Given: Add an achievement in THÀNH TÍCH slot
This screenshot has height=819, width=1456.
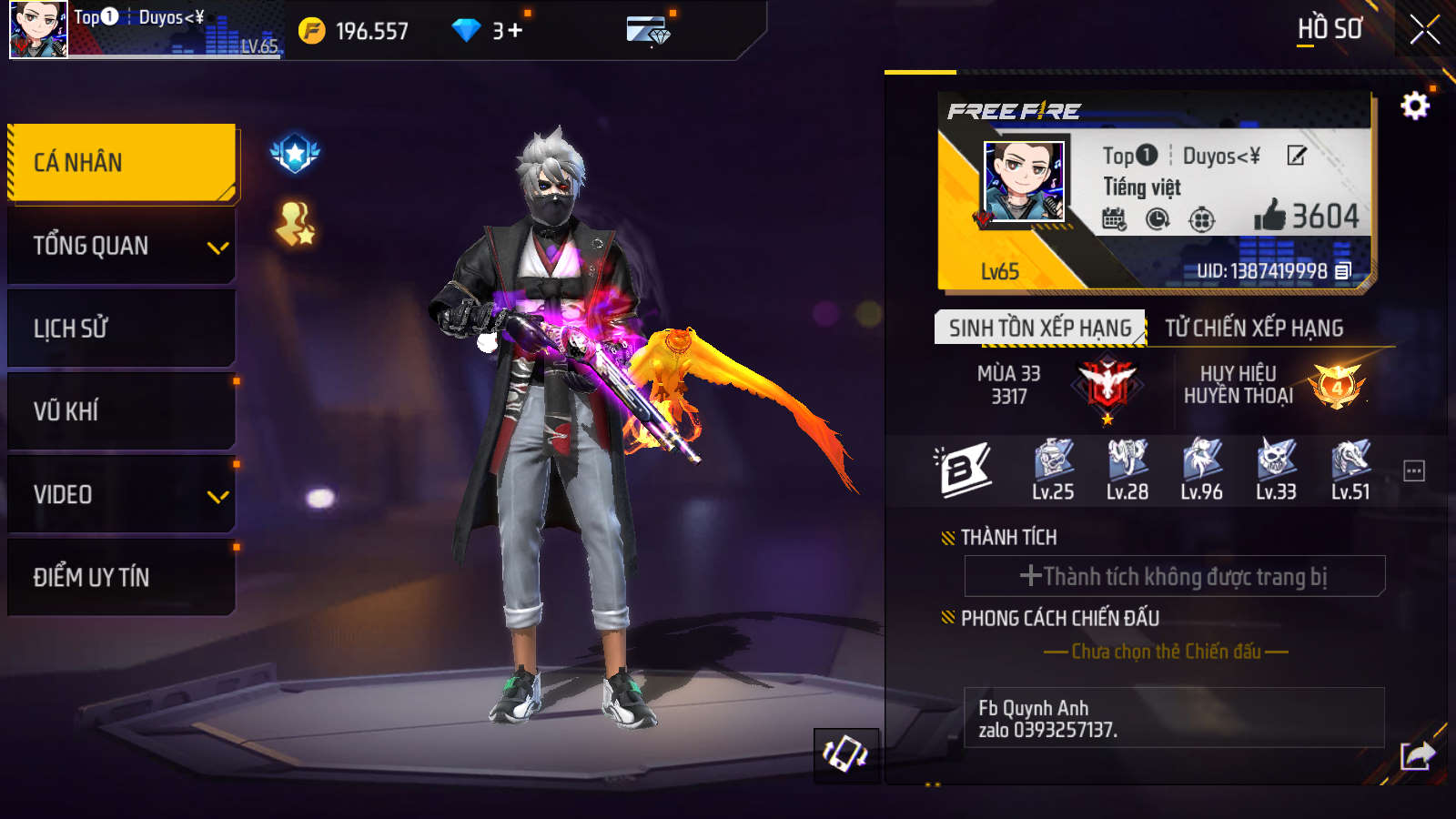Looking at the screenshot, I should click(x=1174, y=576).
